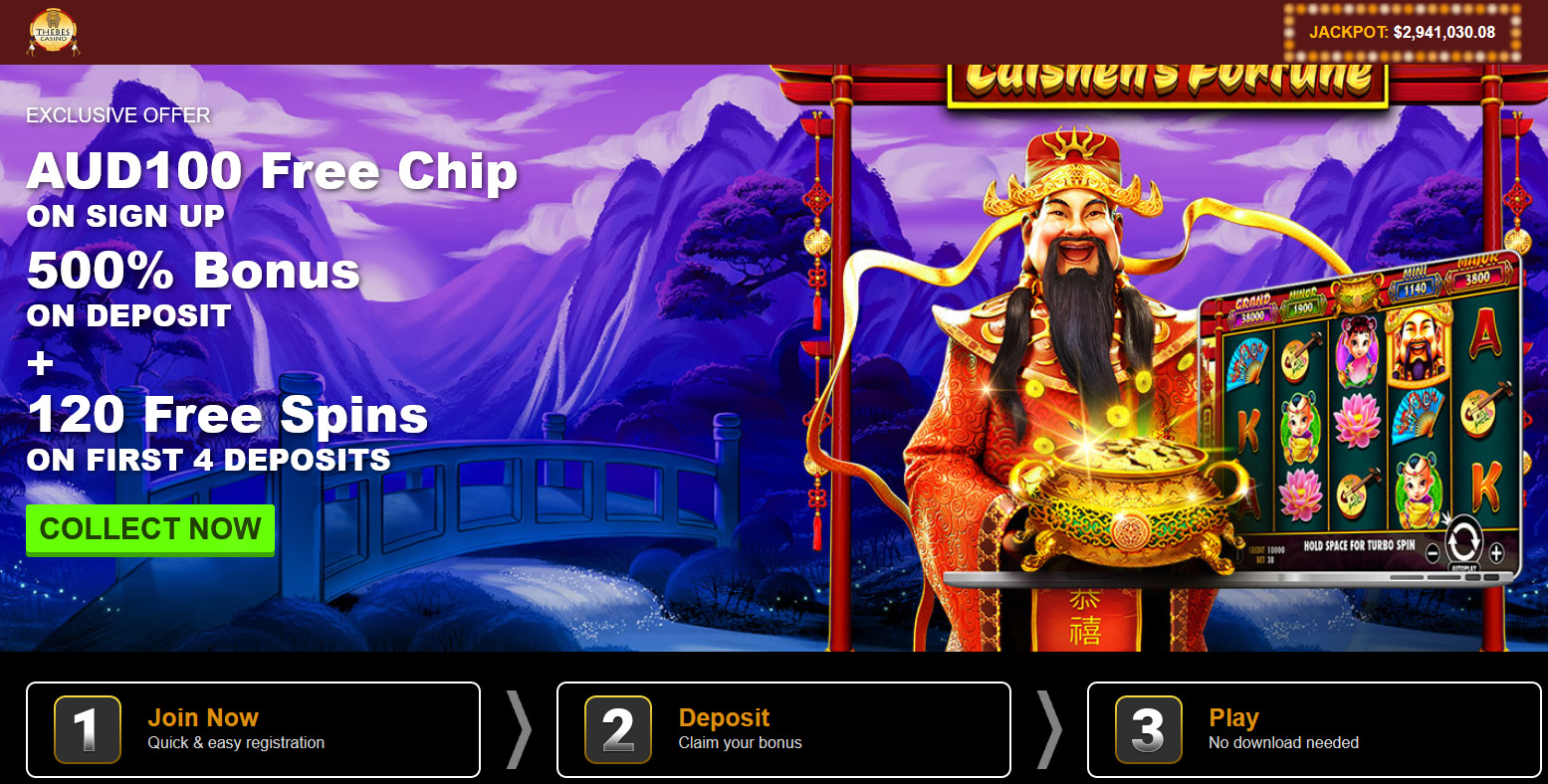Select the circular Spin button on the slot machine
Image resolution: width=1548 pixels, height=784 pixels.
pos(1463,538)
